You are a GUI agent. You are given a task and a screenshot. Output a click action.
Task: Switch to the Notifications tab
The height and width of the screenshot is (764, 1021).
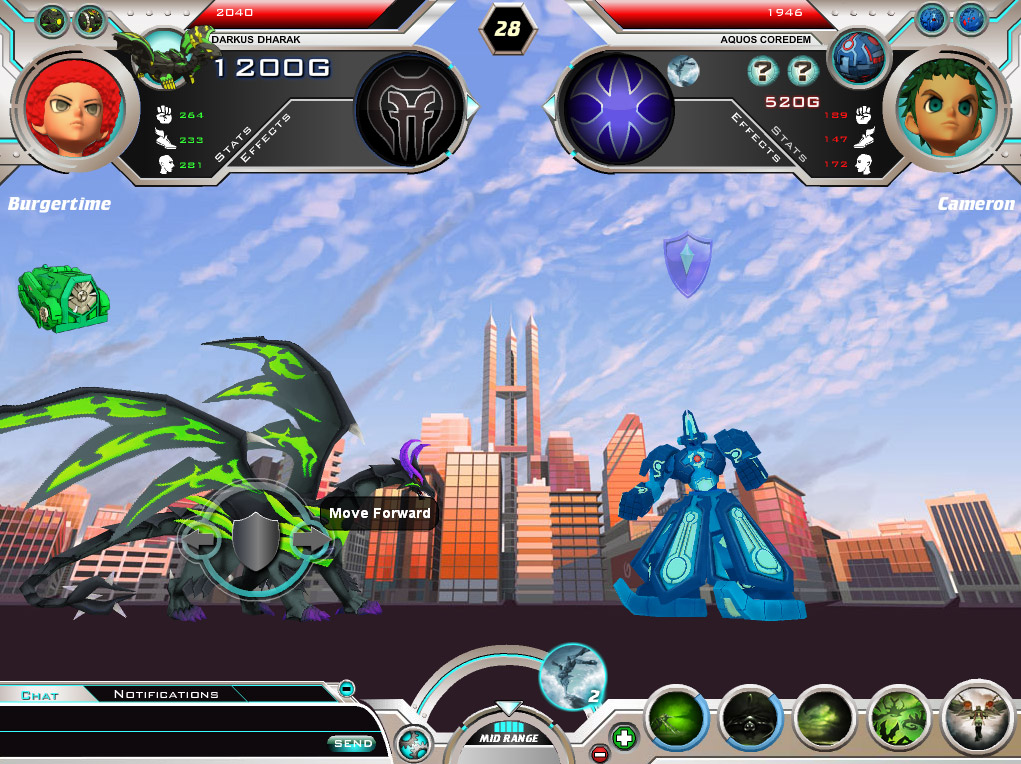pyautogui.click(x=166, y=694)
